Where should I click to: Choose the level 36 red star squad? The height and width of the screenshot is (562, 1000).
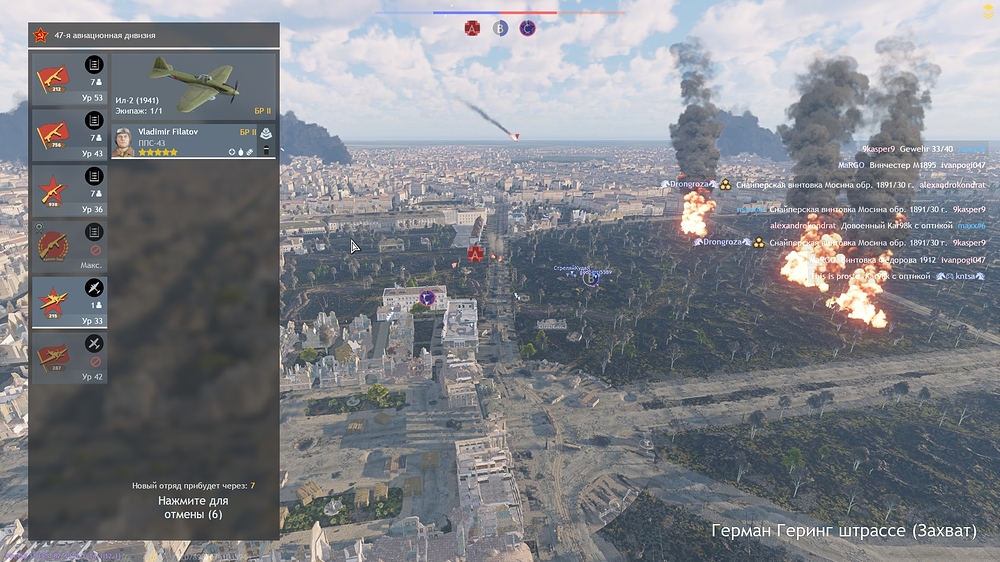[69, 190]
